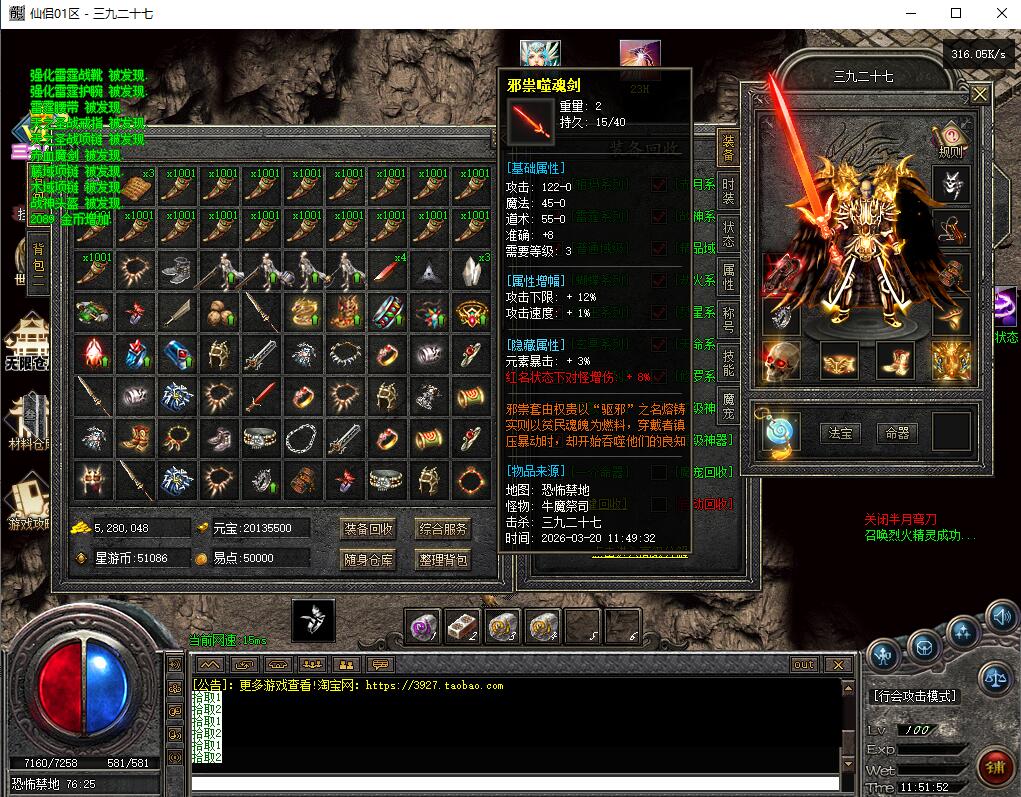This screenshot has height=797, width=1021.
Task: Click the 铺 shop button
Action: (994, 766)
